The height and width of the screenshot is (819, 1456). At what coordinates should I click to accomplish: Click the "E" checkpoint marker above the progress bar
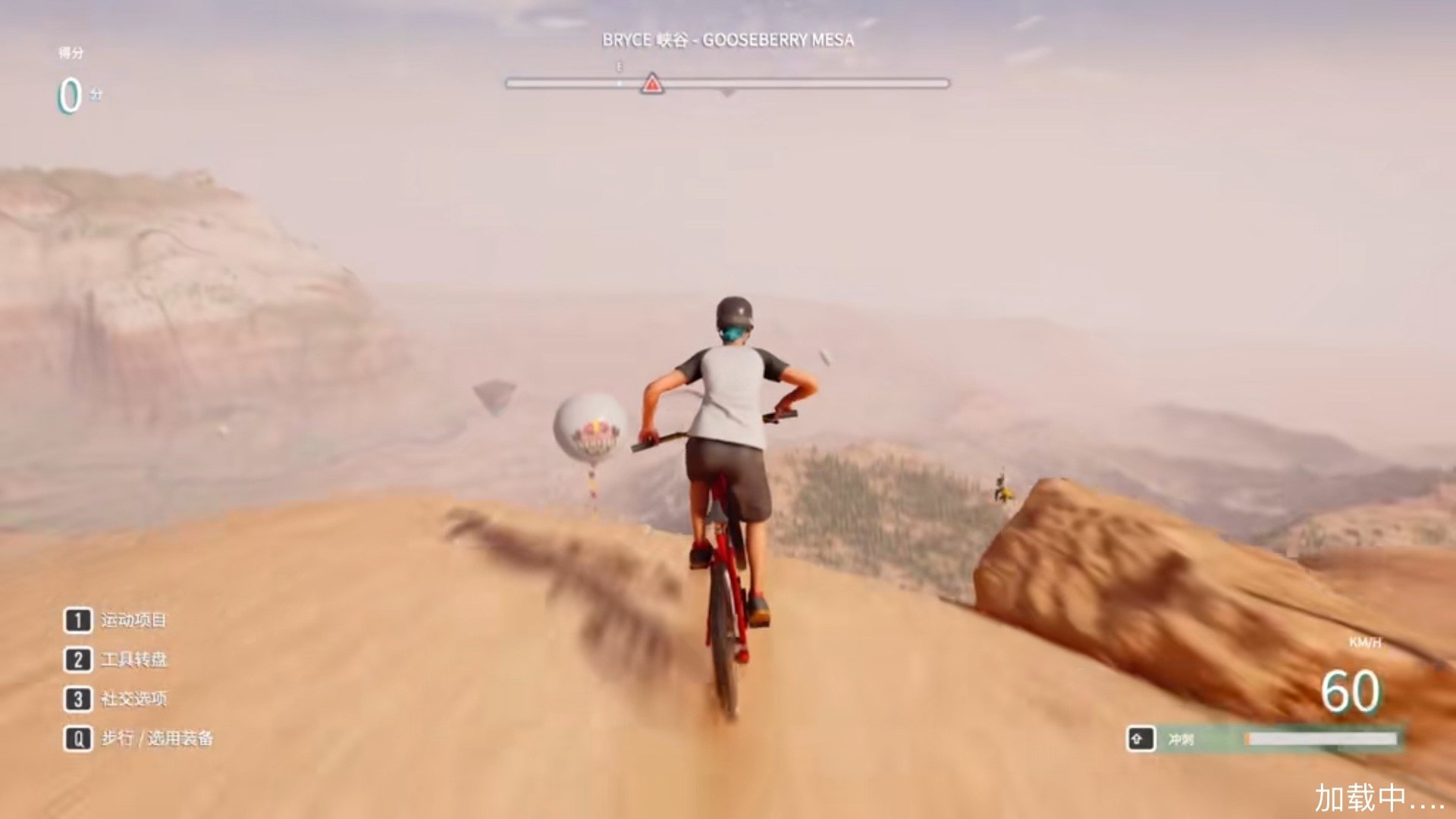click(x=618, y=67)
